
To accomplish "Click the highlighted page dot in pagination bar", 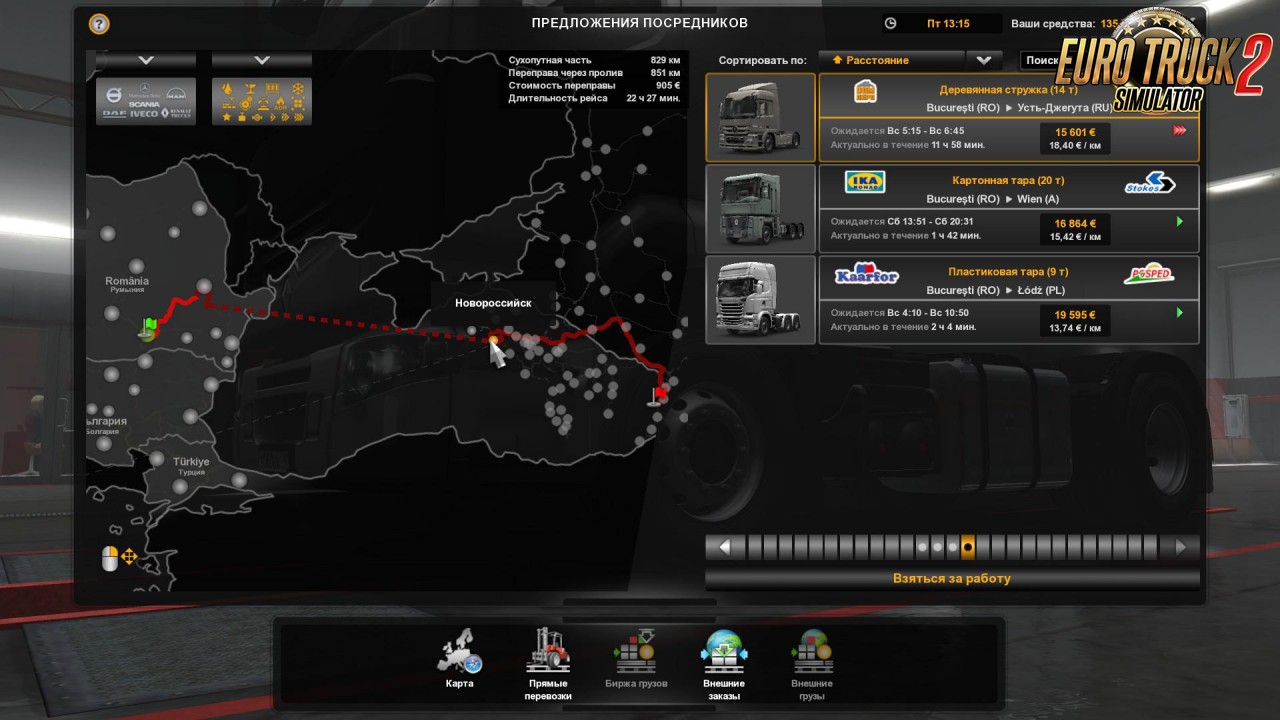I will point(967,546).
